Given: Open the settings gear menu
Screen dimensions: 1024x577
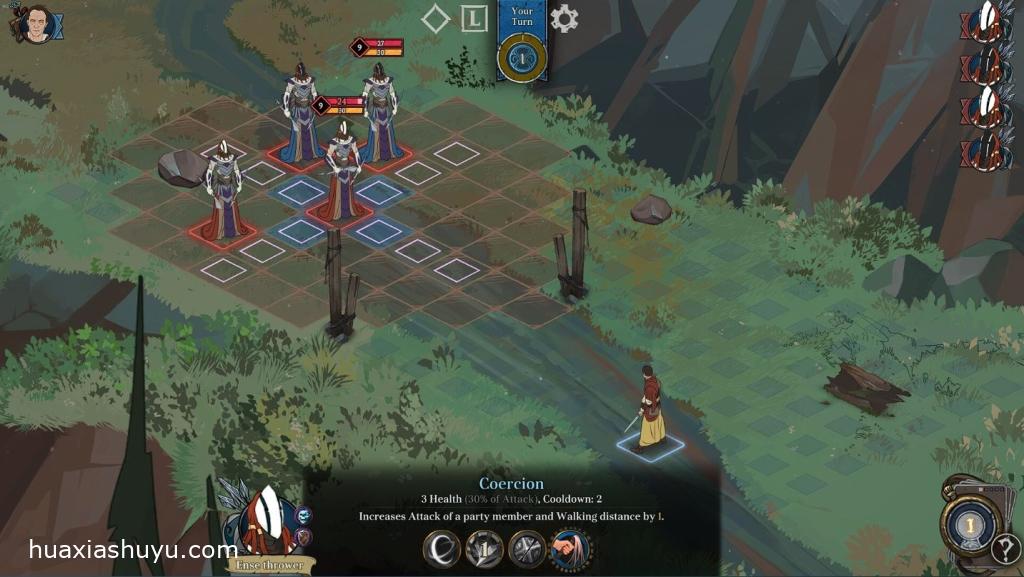Looking at the screenshot, I should pyautogui.click(x=564, y=19).
